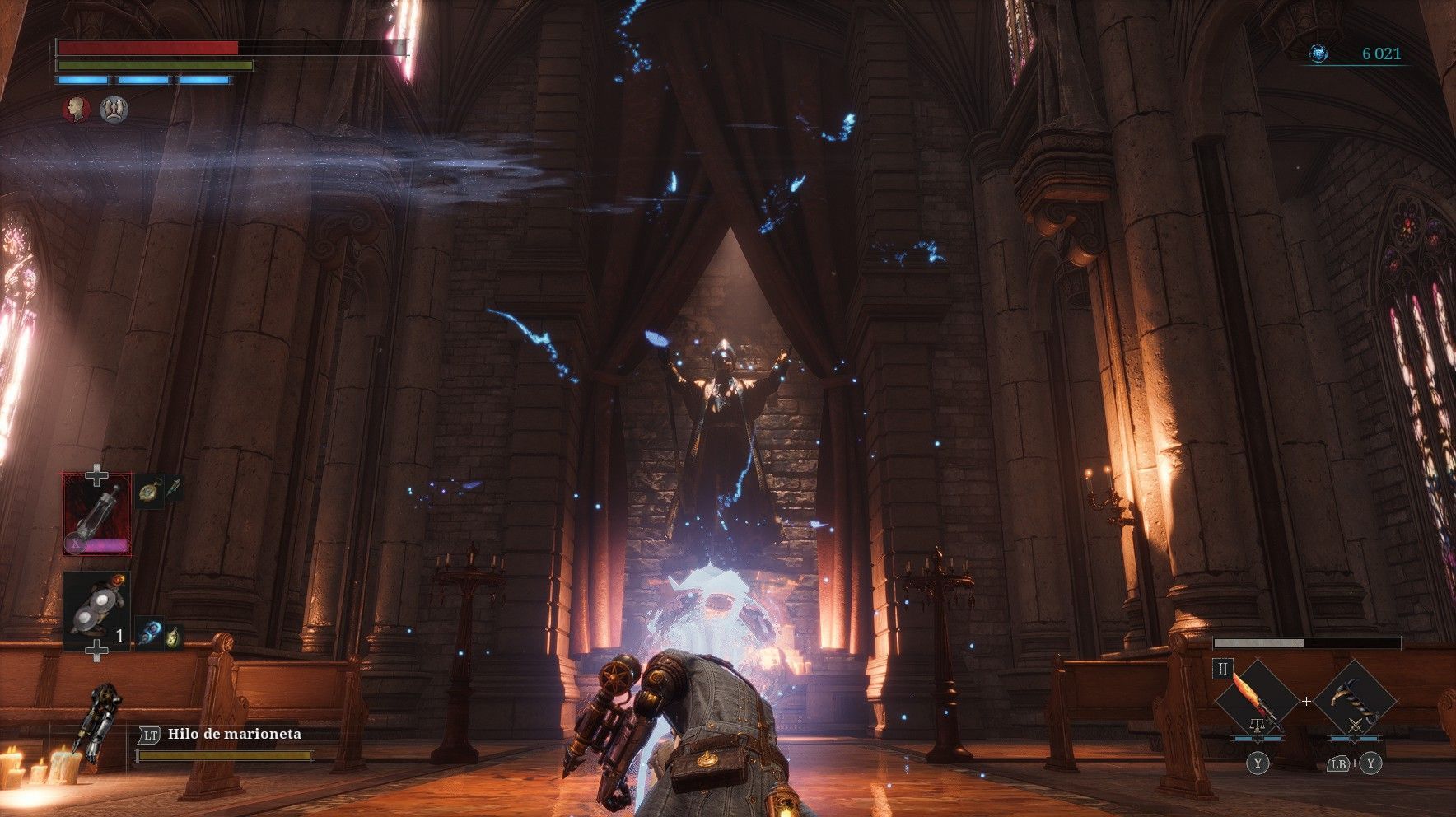
Task: Use the grindstone item in the lower belt slot
Action: 96,610
